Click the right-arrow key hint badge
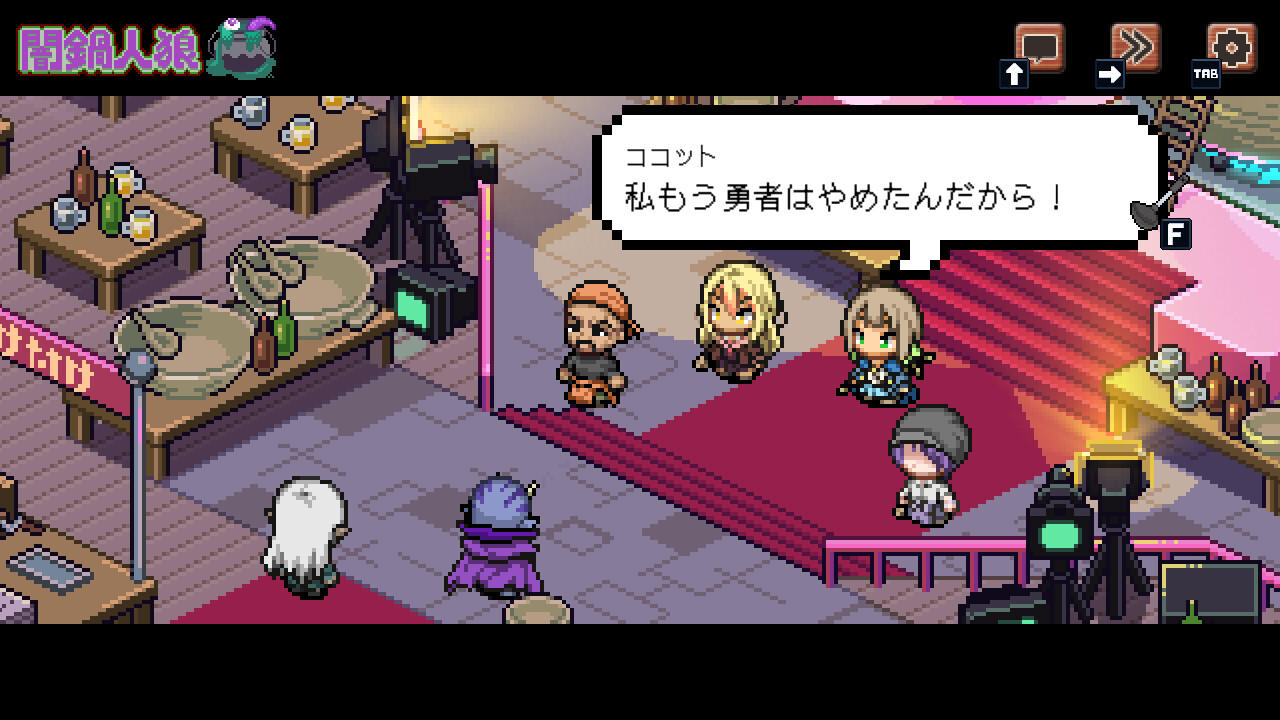1280x720 pixels. (1108, 74)
